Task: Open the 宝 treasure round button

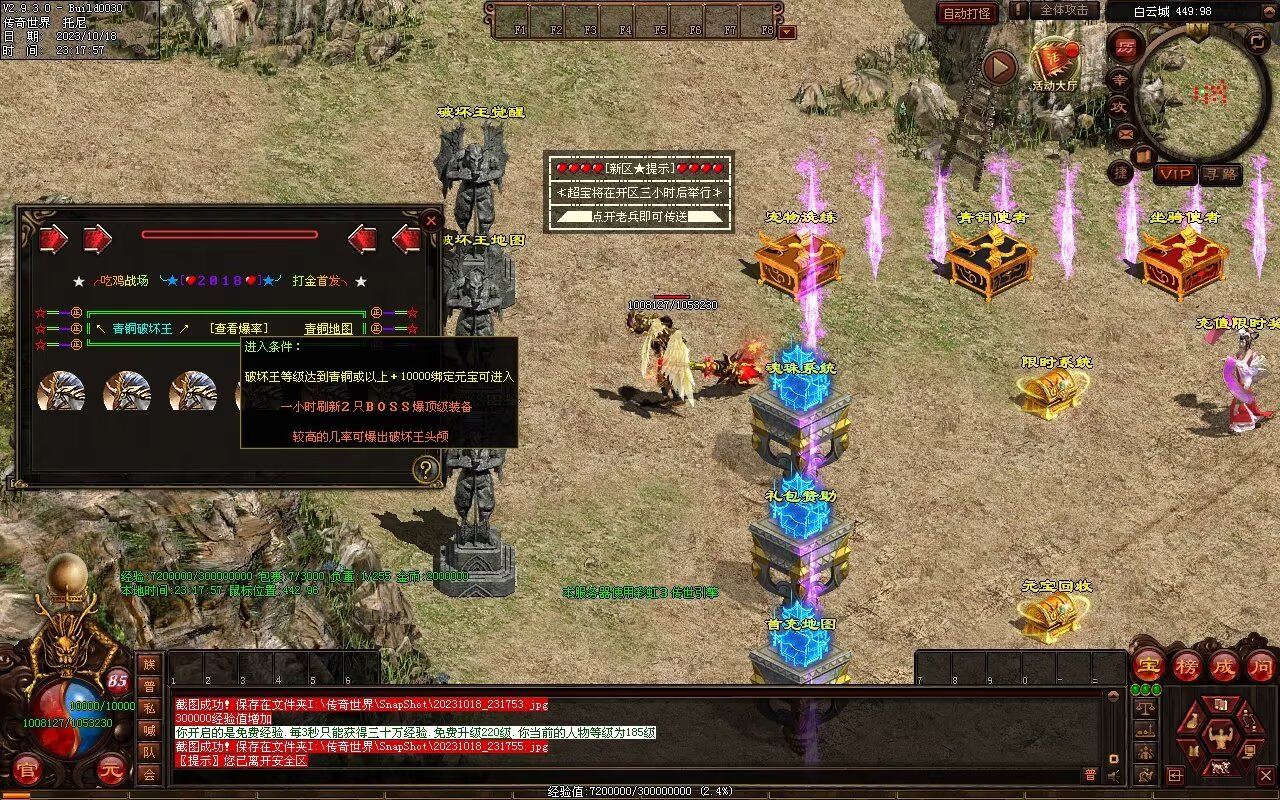Action: pyautogui.click(x=1148, y=665)
